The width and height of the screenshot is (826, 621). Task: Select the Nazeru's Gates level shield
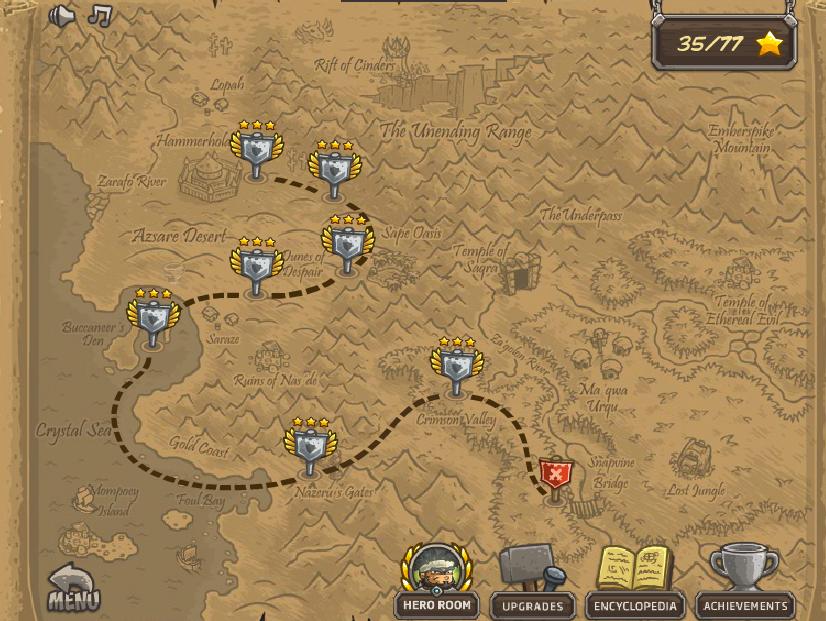(310, 448)
